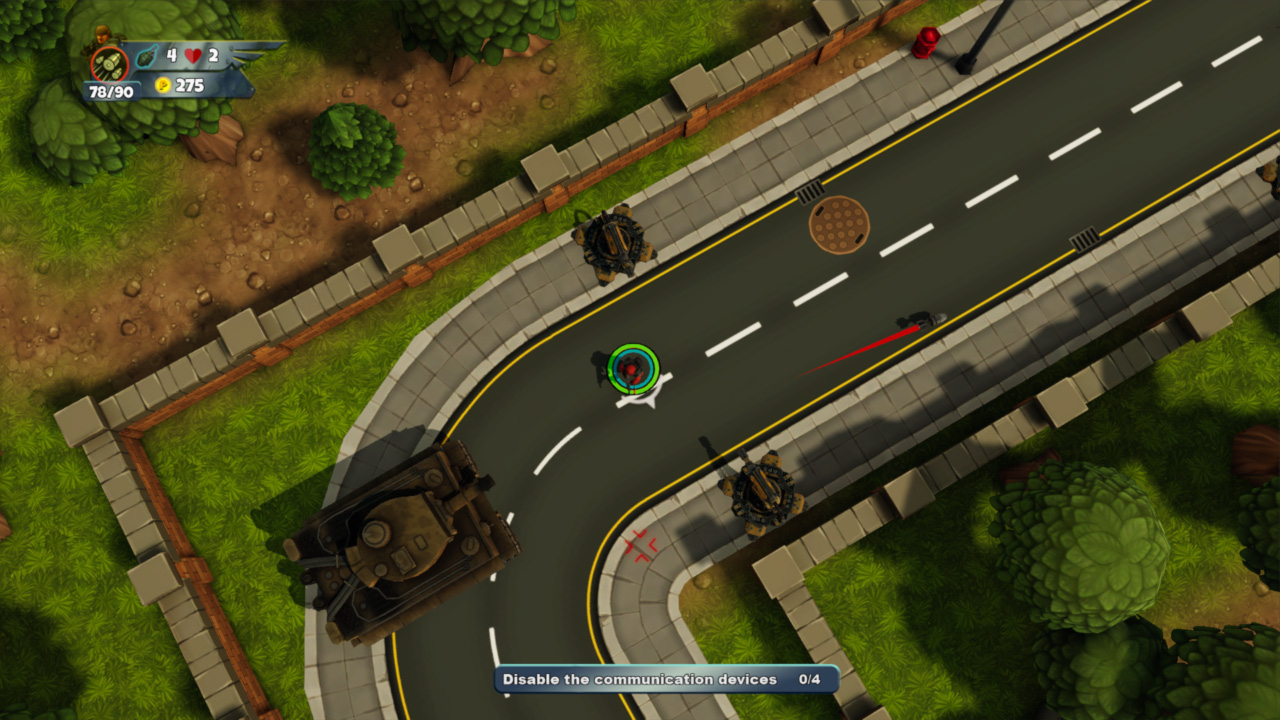Click the hearts count showing 2
Image resolution: width=1280 pixels, height=720 pixels.
point(212,55)
